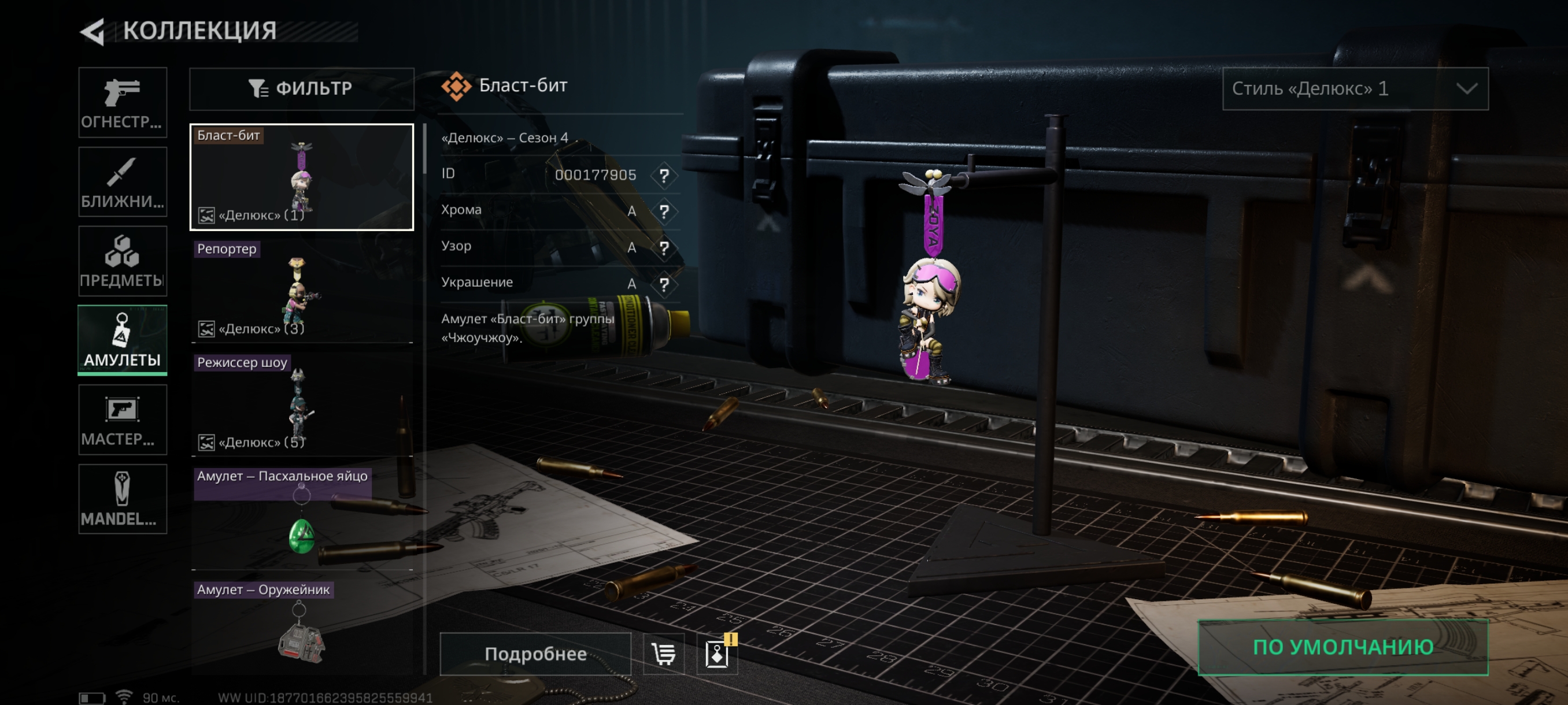Go back from the Коллекция screen
1568x705 pixels.
tap(93, 32)
